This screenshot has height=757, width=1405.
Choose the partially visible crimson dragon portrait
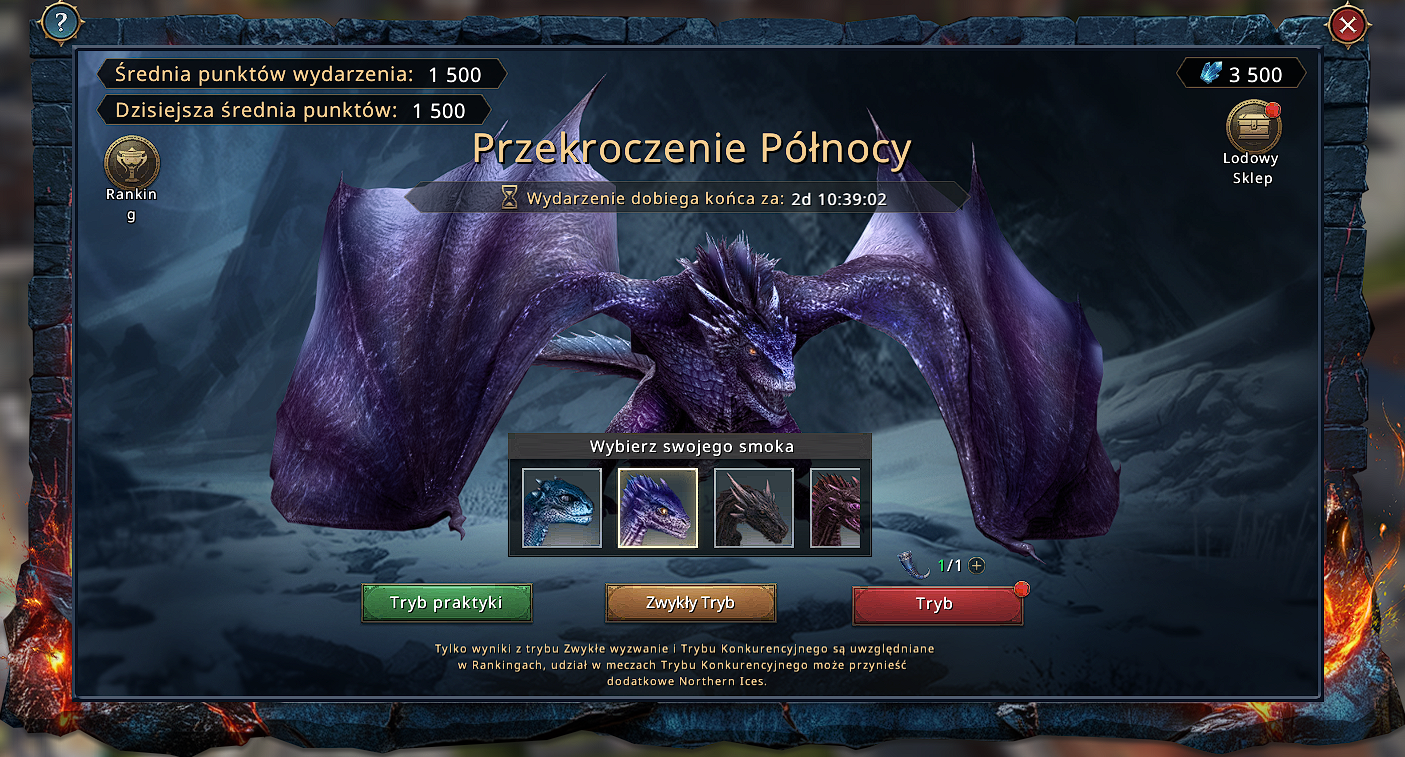click(x=835, y=508)
